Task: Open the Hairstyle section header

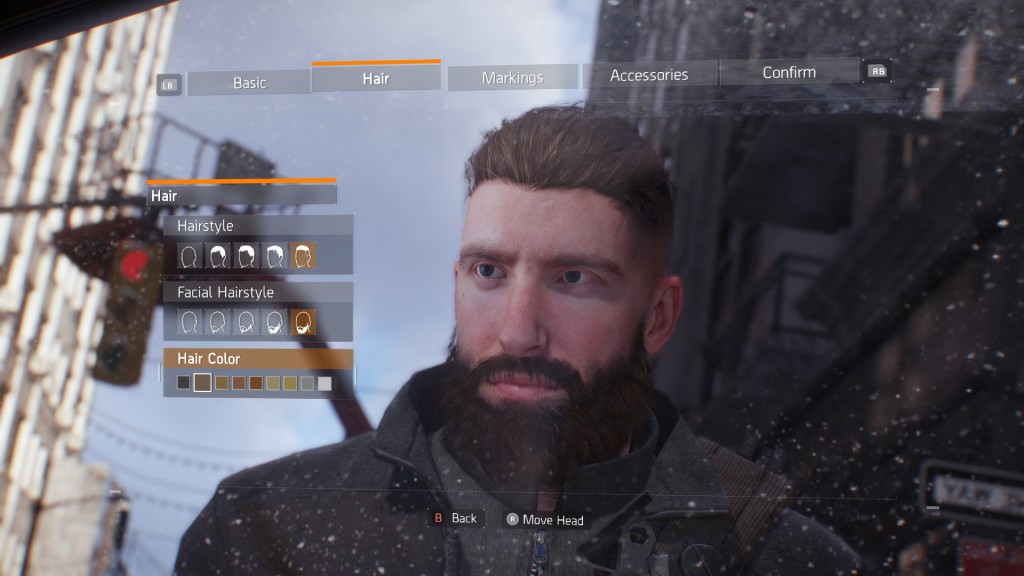Action: pos(257,226)
